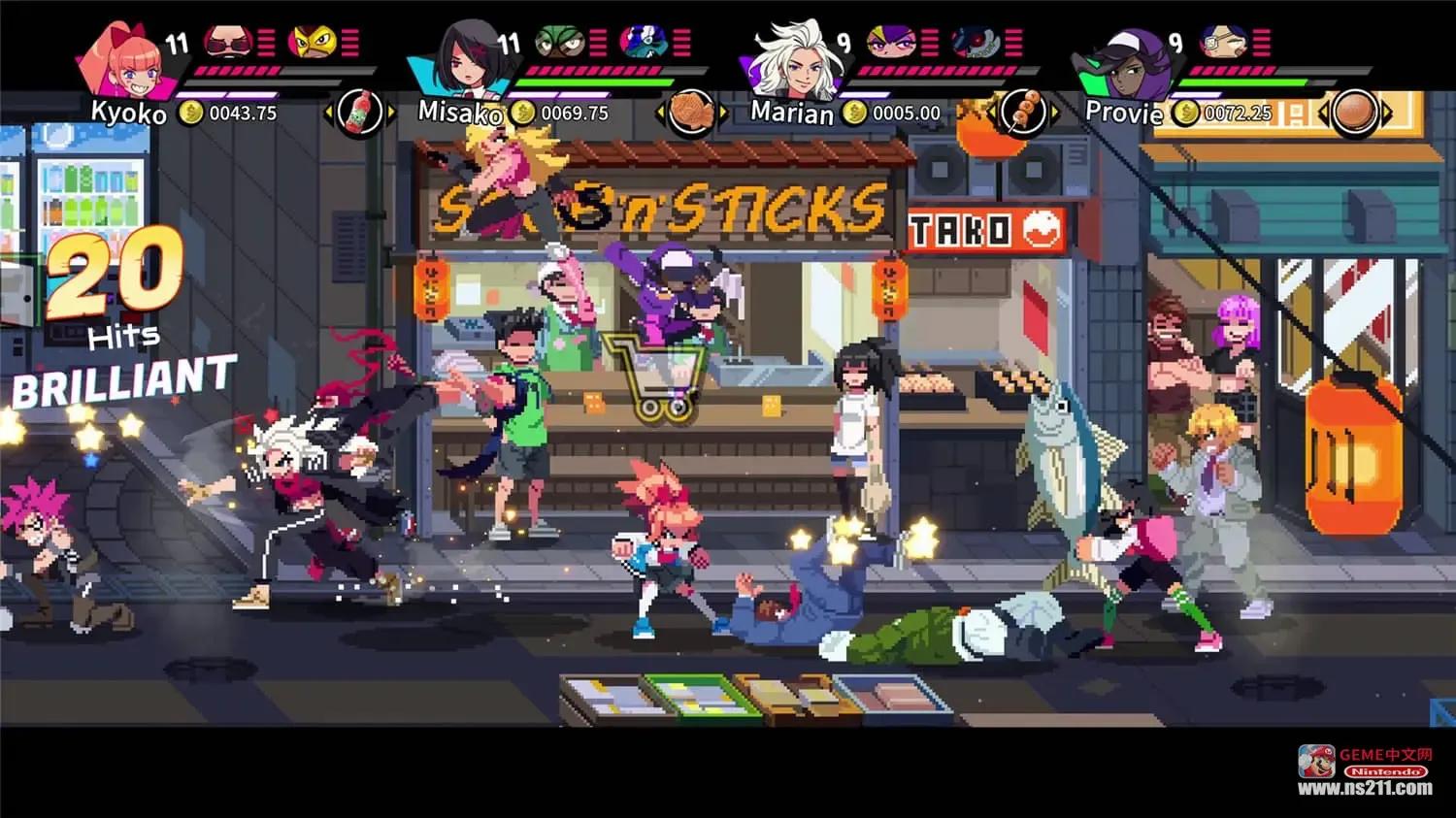
Task: Use Misako's taiyaki fish pastry item
Action: click(x=691, y=113)
